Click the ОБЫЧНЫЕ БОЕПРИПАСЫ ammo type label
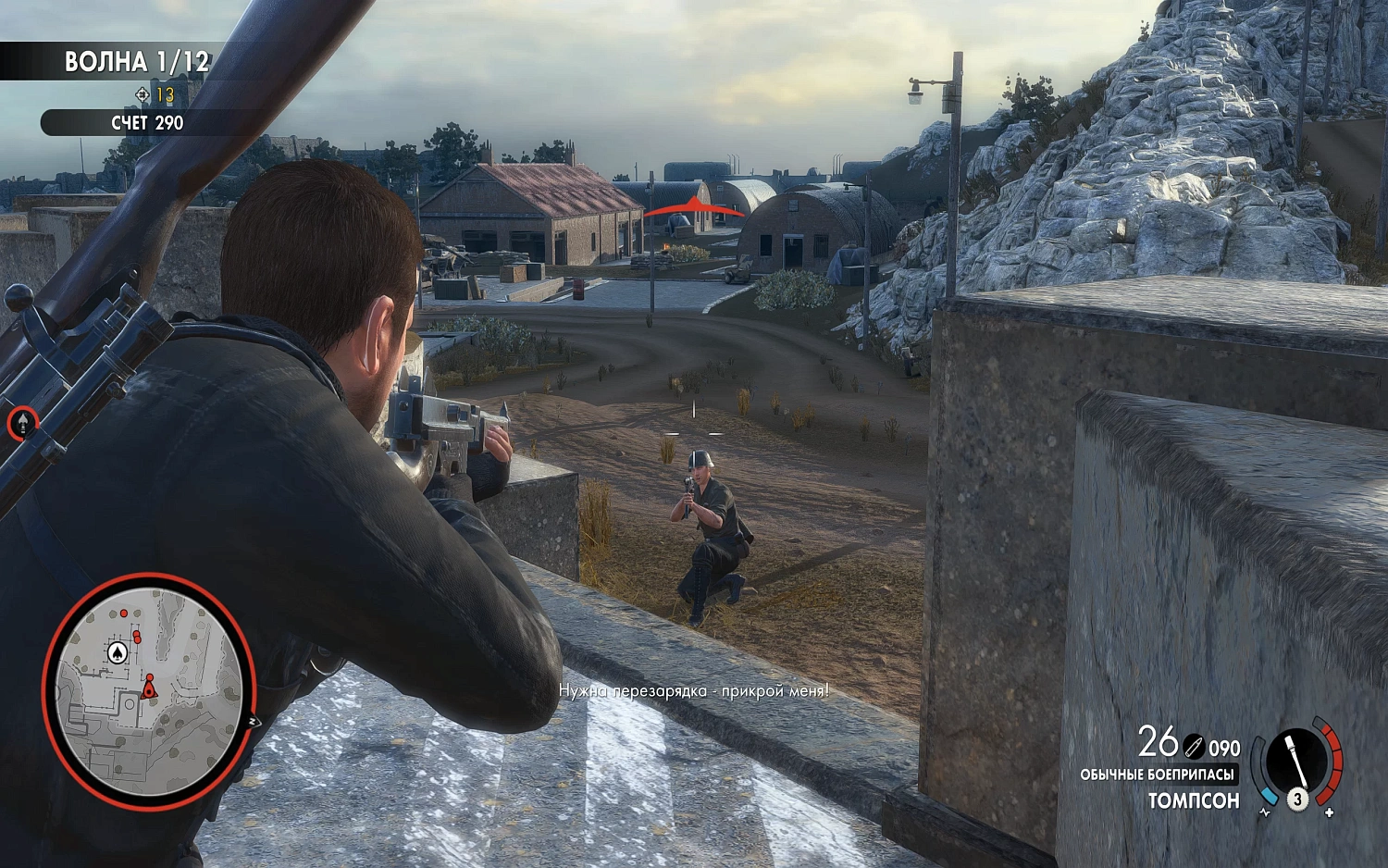Viewport: 1388px width, 868px height. pos(1159,775)
